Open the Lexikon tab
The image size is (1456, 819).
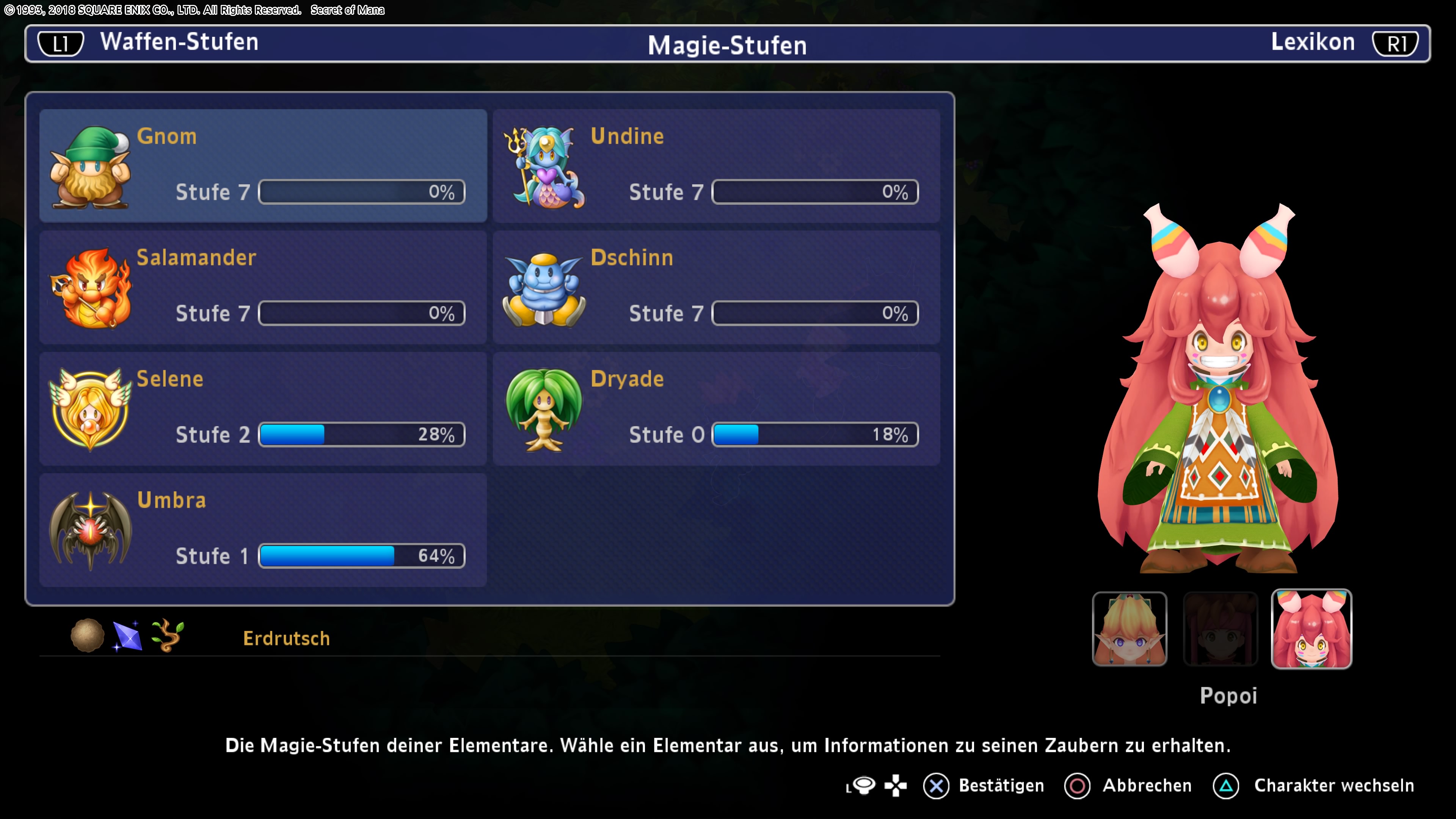(x=1312, y=42)
